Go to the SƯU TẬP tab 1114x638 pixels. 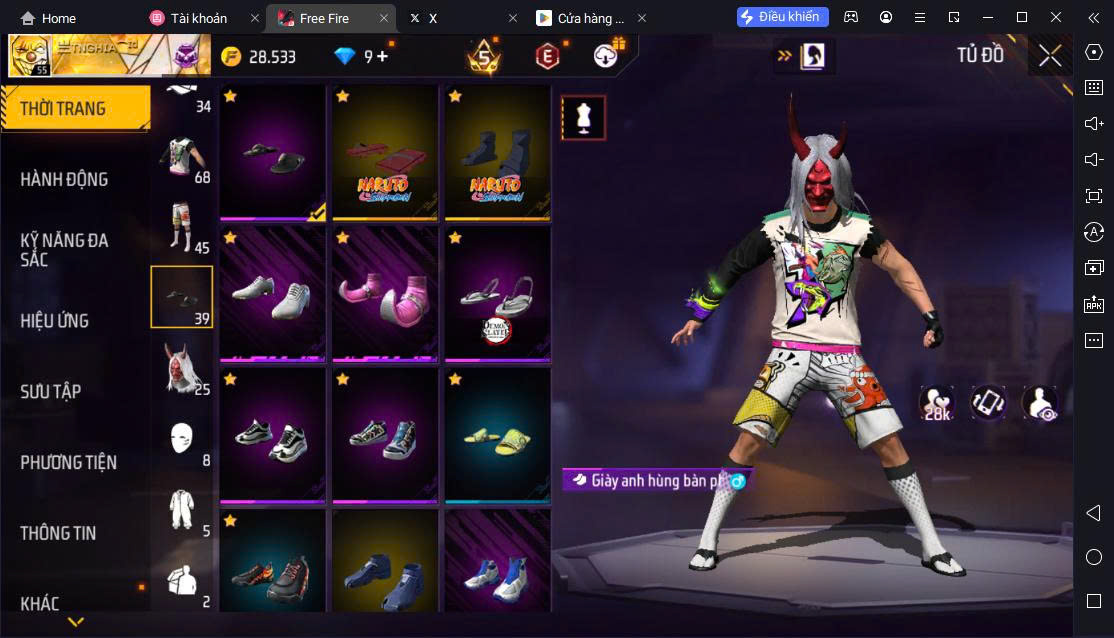click(x=50, y=392)
